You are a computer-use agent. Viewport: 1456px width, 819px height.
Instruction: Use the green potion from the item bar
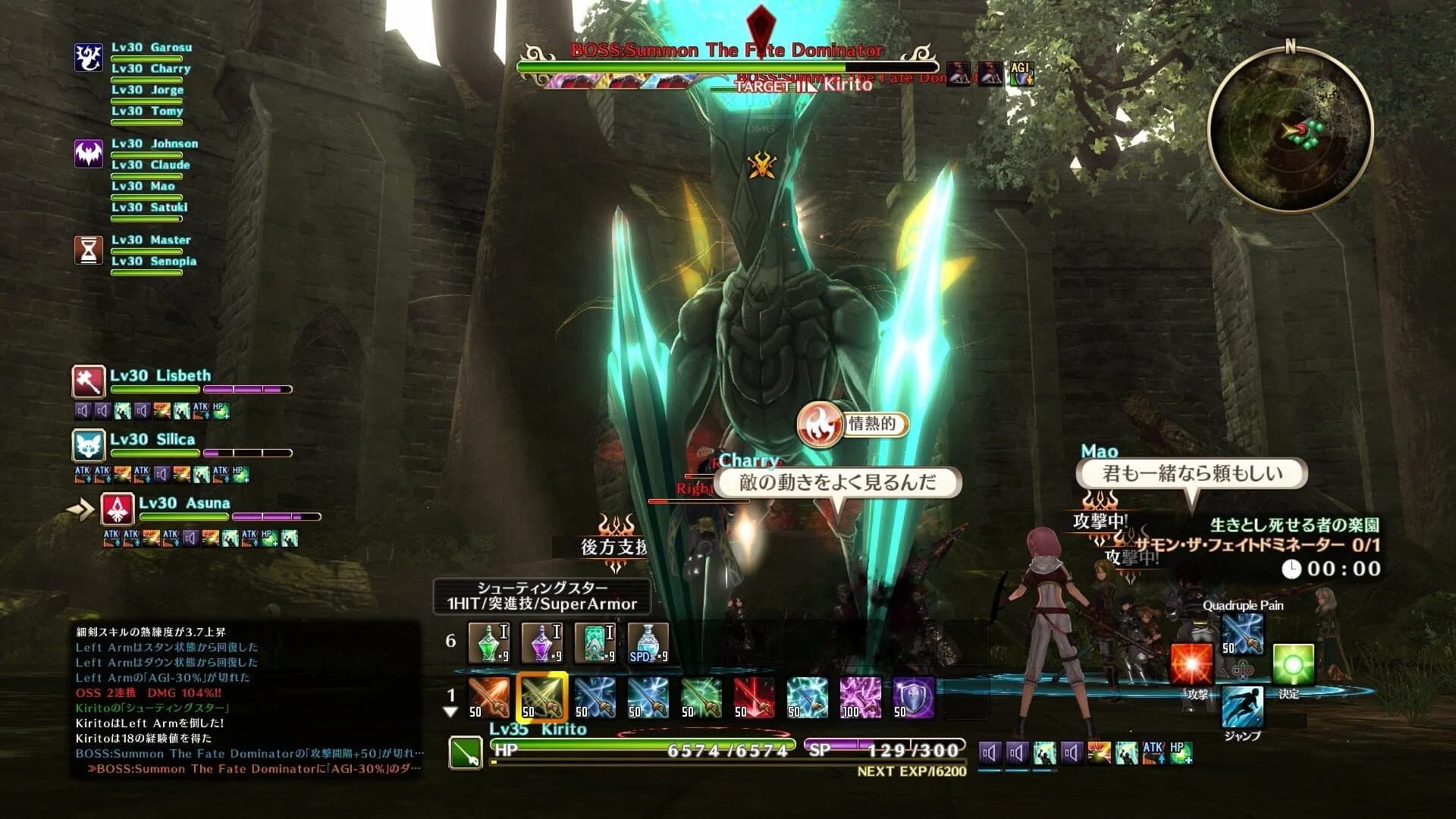click(488, 642)
